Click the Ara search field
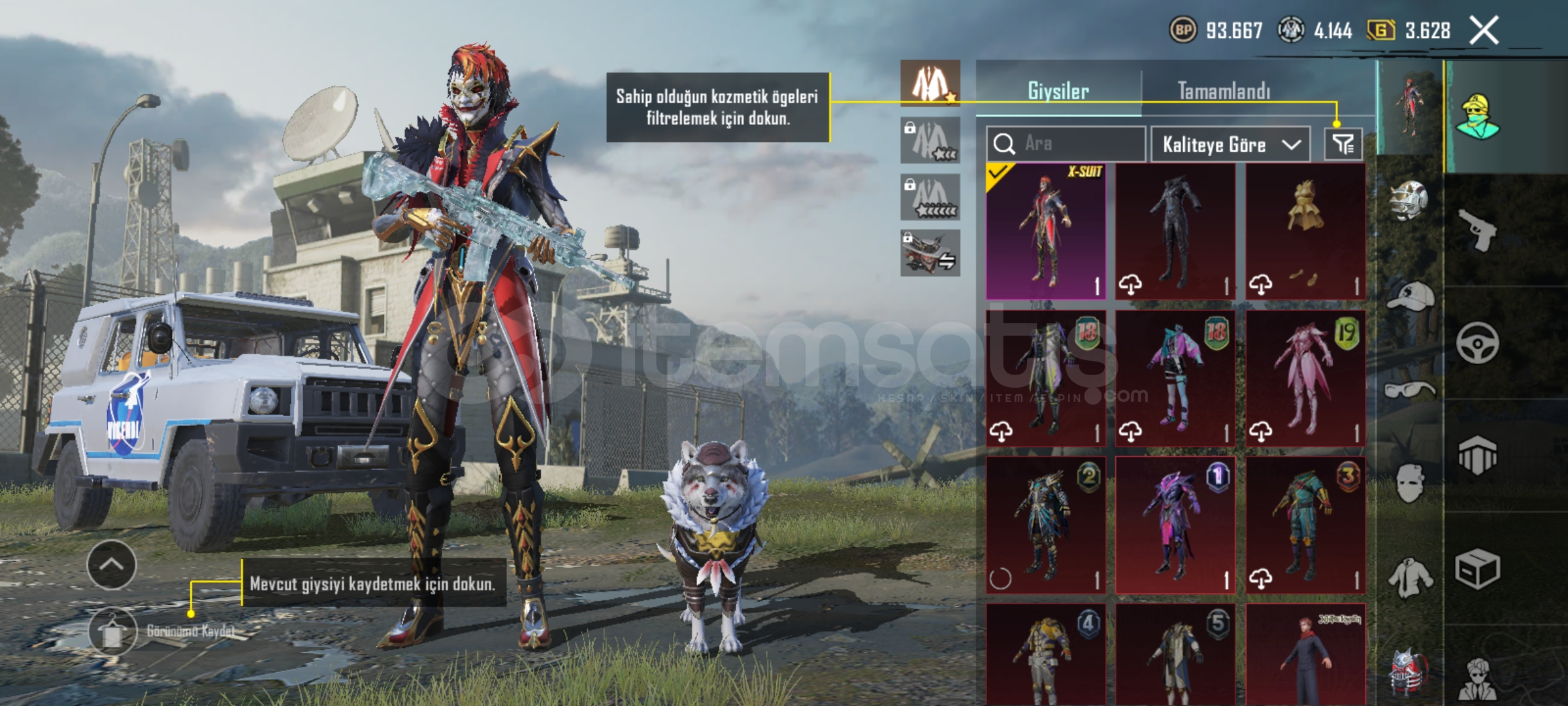Screen dimensions: 1568x706 click(1066, 144)
